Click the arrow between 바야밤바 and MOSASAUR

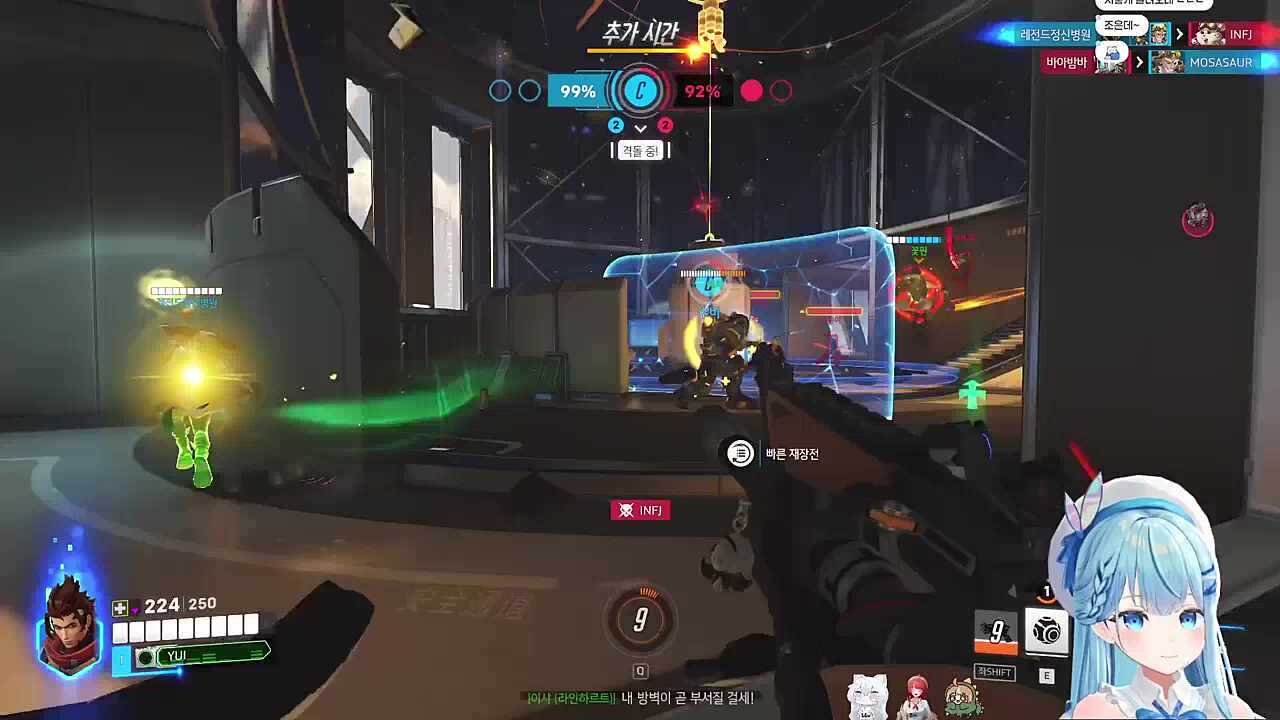click(1140, 62)
